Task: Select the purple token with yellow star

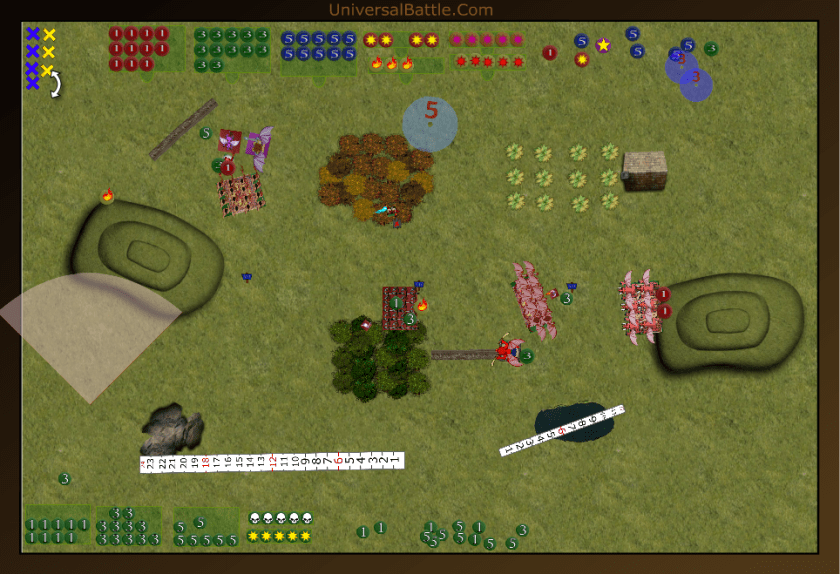Action: point(603,45)
